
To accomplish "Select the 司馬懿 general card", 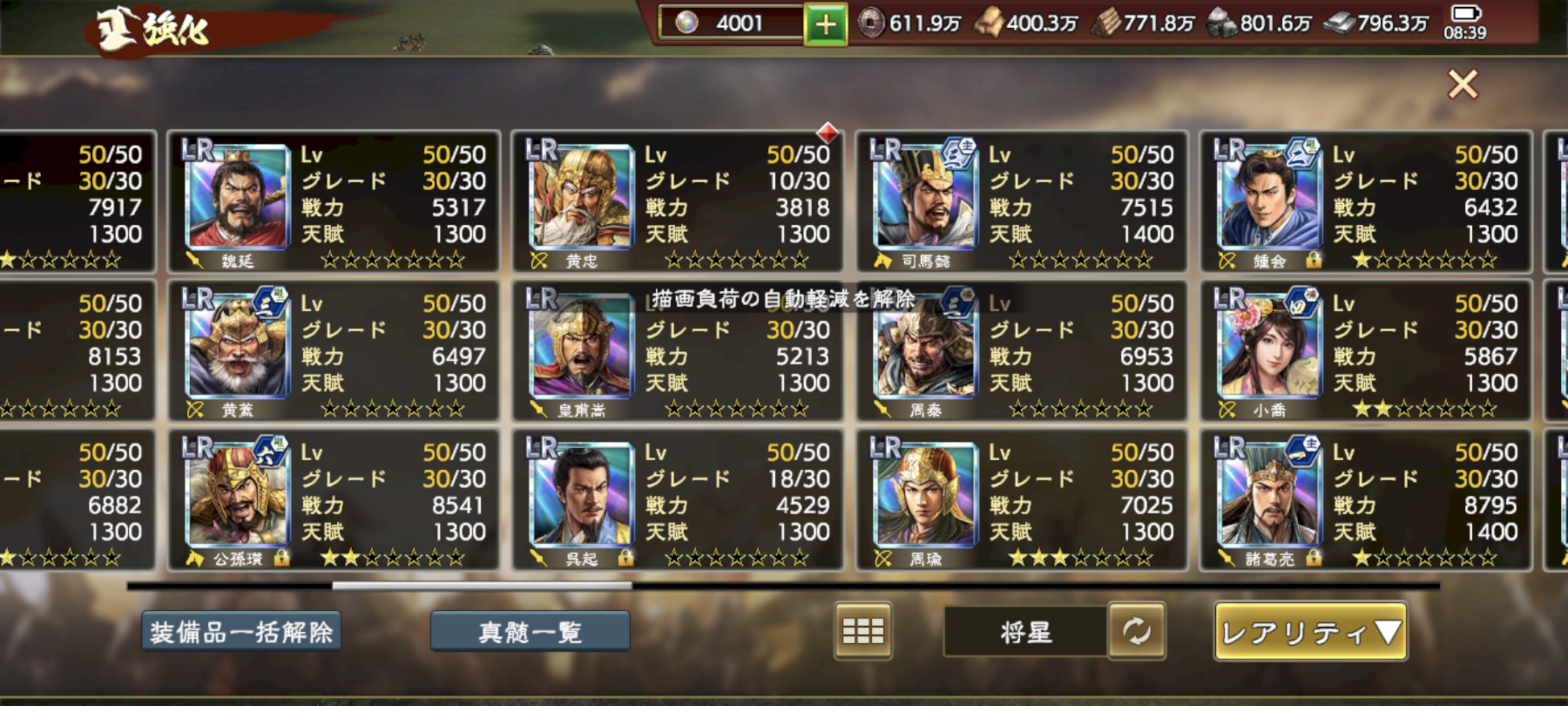I will coord(1021,201).
